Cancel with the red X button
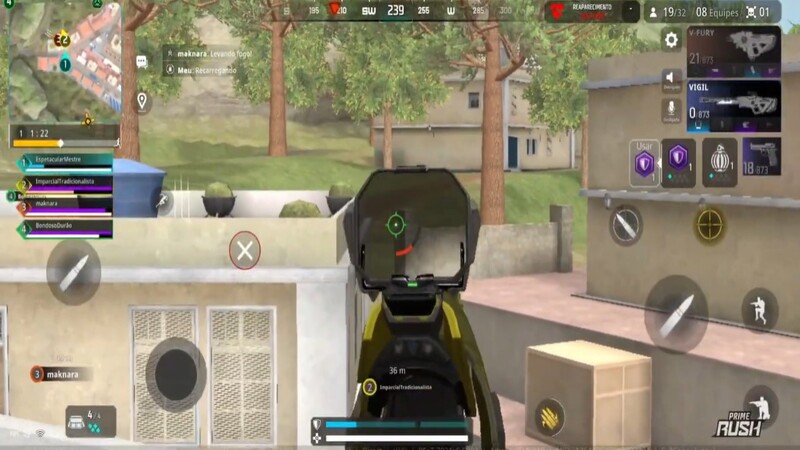 coord(245,250)
